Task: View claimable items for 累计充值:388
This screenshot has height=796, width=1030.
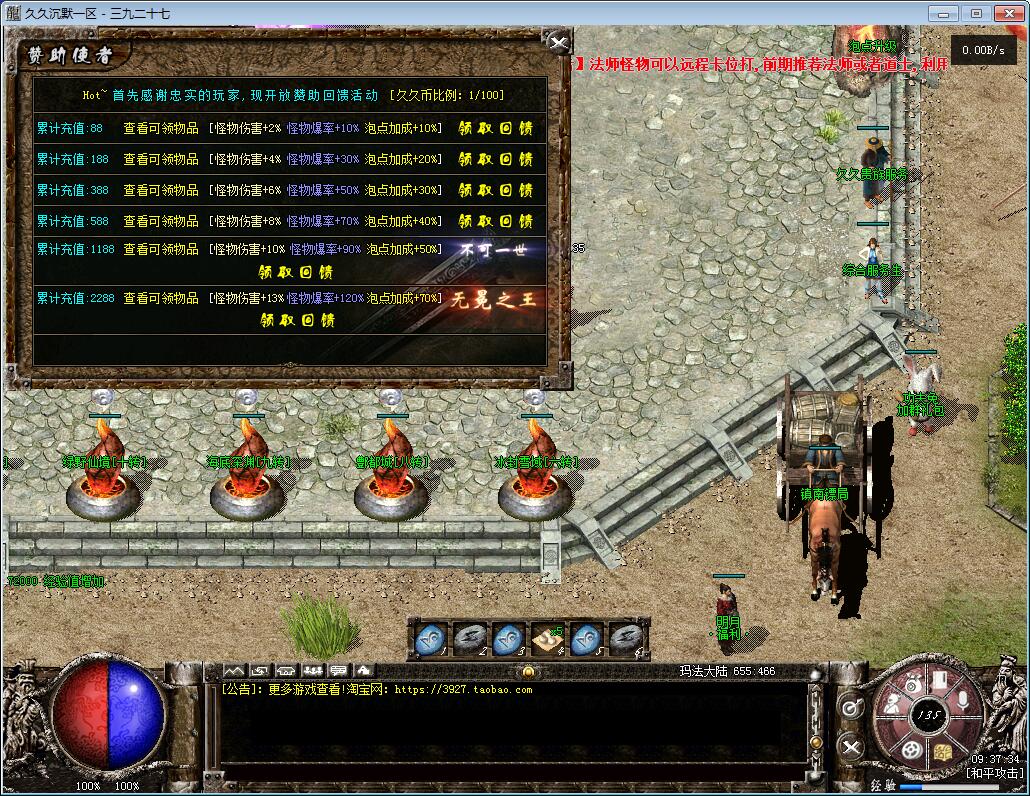Action: point(161,190)
